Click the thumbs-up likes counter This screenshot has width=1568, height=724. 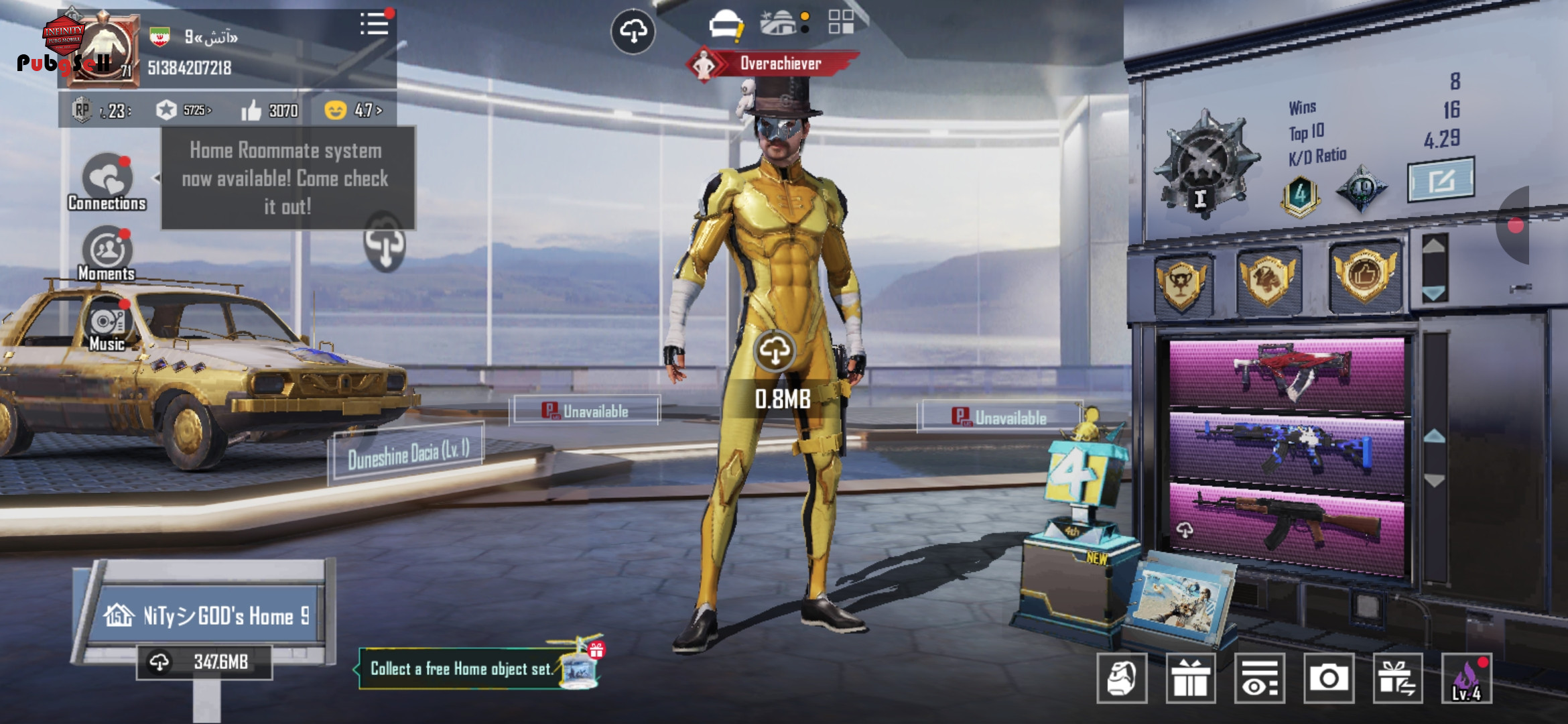pyautogui.click(x=269, y=111)
